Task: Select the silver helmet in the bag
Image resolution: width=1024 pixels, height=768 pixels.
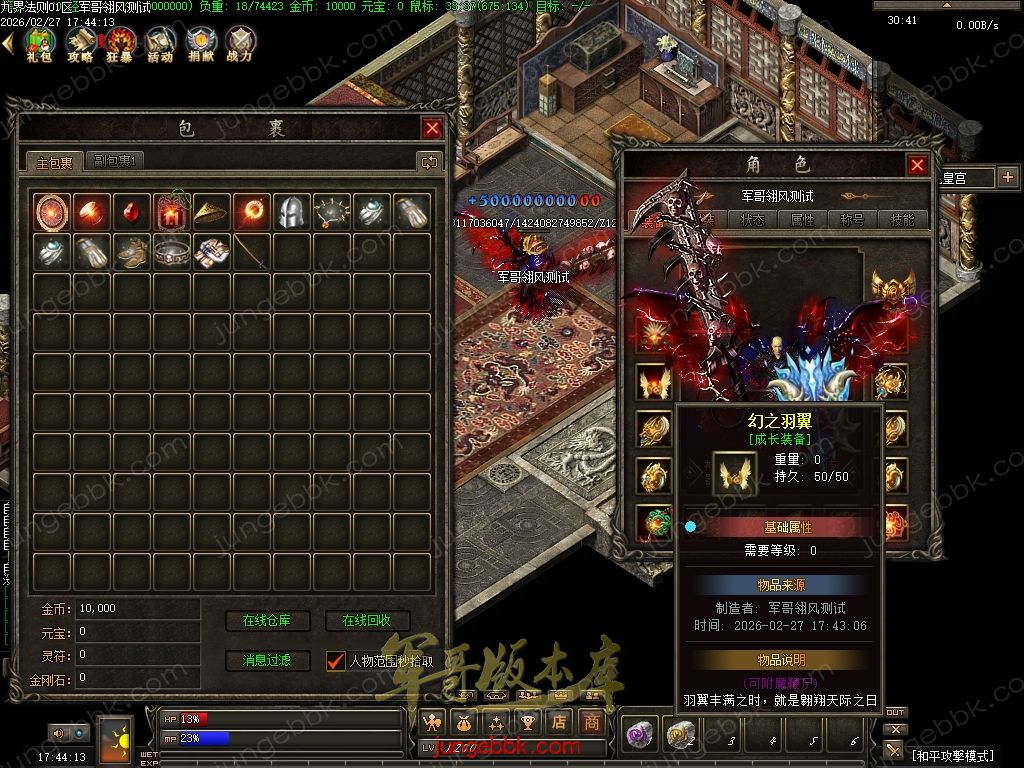Action: tap(291, 211)
